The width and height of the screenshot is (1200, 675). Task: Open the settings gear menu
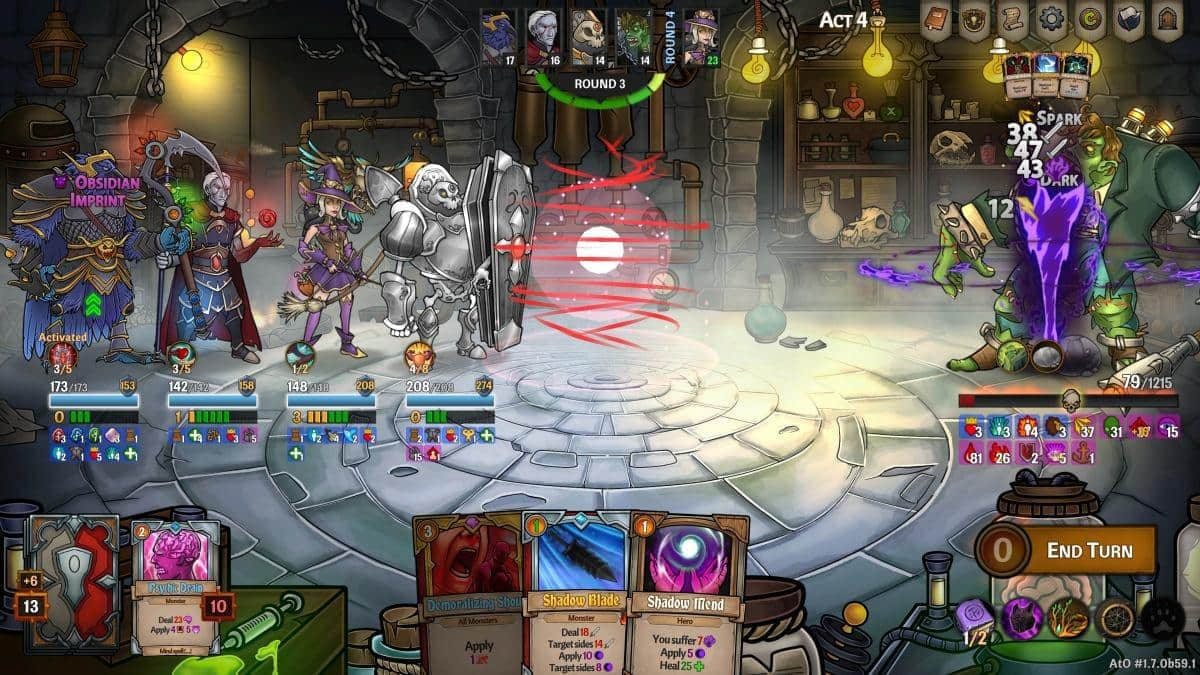(x=1050, y=19)
